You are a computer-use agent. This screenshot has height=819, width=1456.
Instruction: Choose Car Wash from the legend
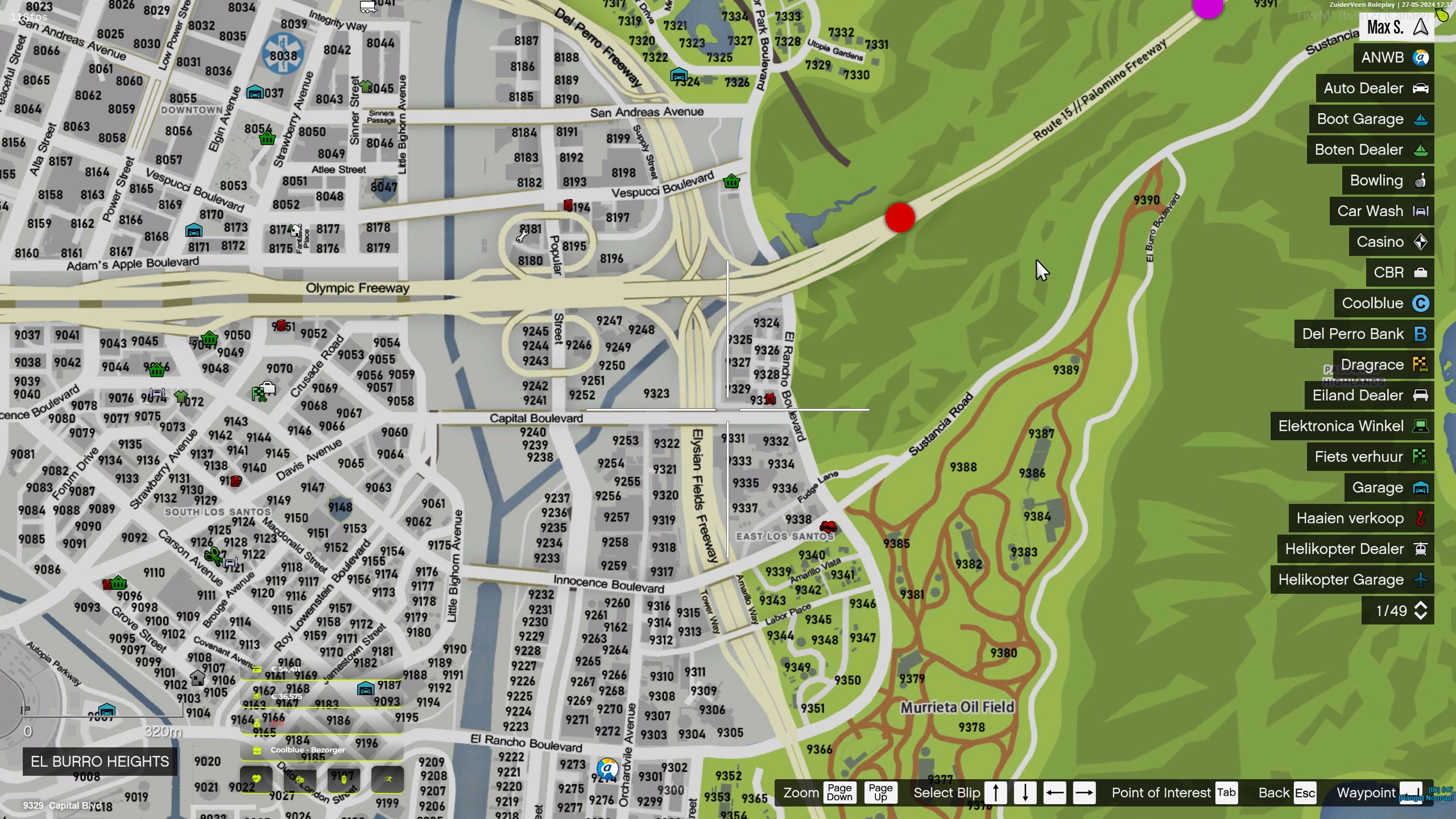[1381, 211]
